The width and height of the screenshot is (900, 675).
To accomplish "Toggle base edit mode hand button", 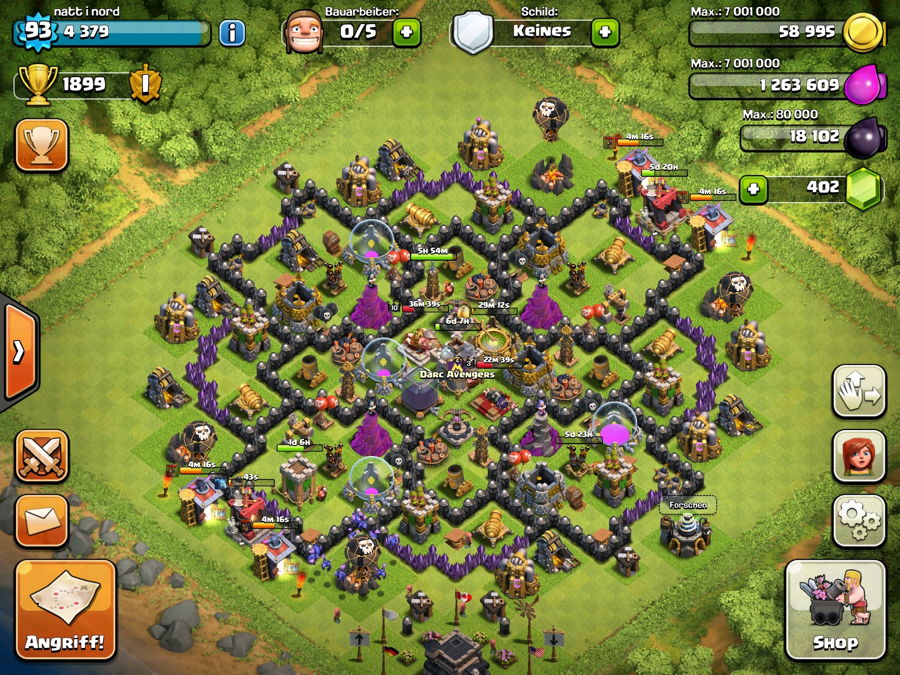I will [x=859, y=391].
